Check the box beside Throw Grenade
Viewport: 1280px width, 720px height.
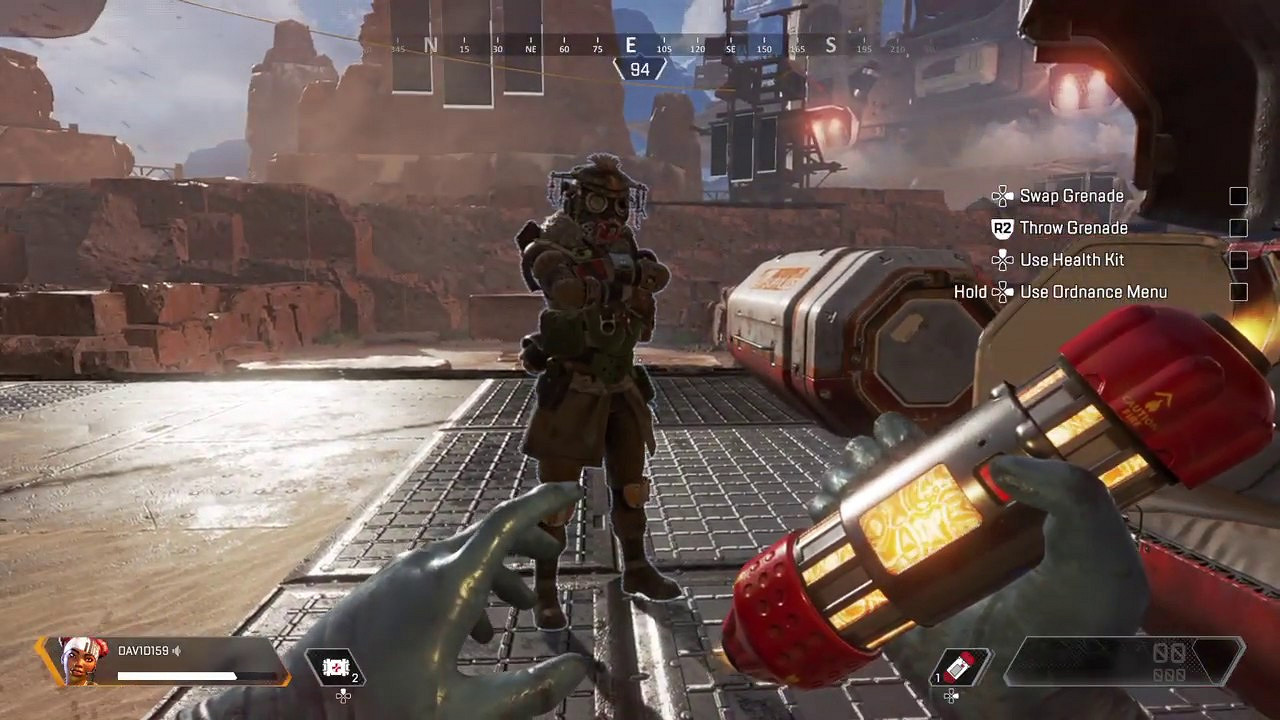[1238, 227]
